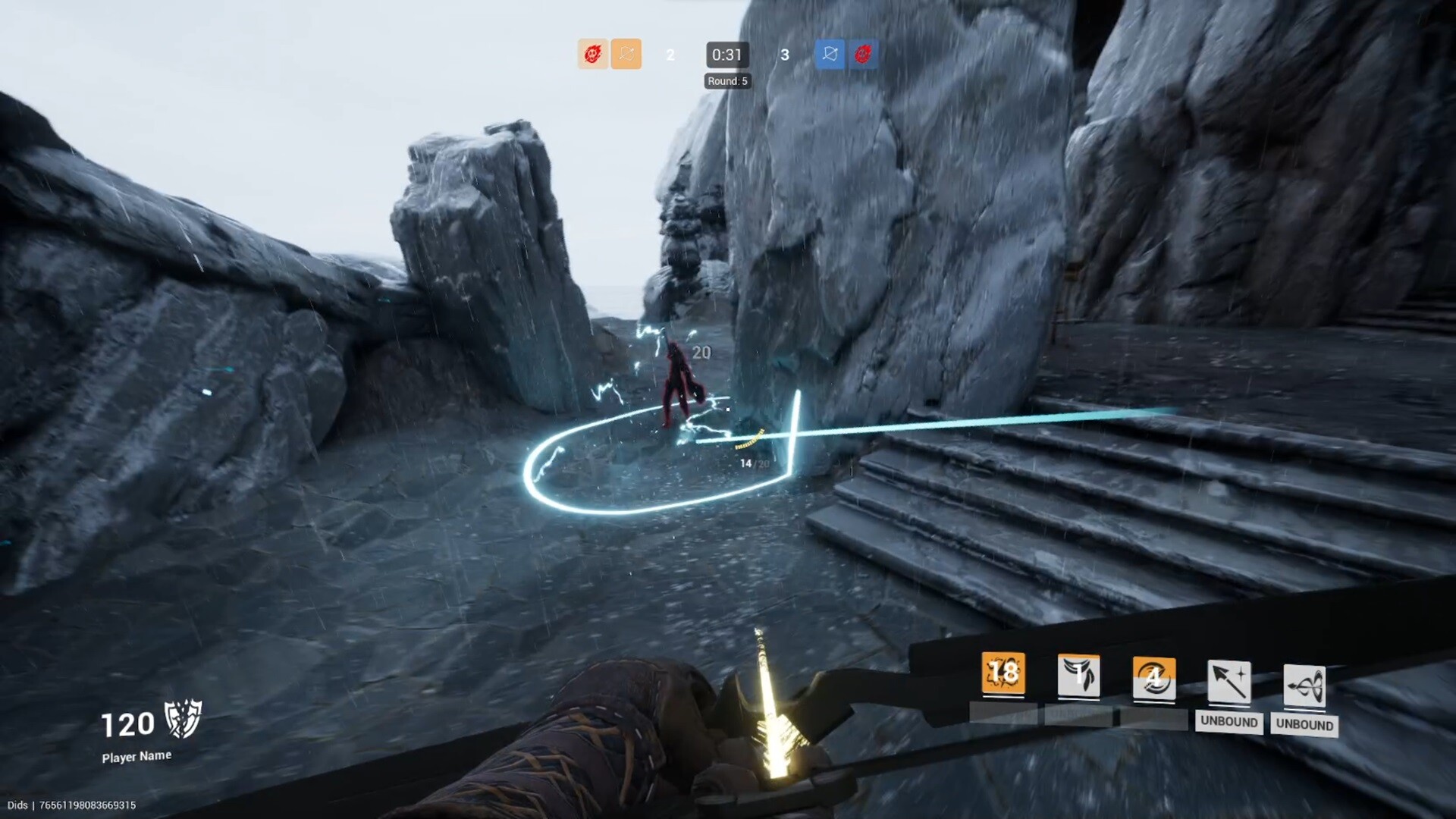The image size is (1456, 819).
Task: Select the orange team score of 2
Action: click(670, 55)
